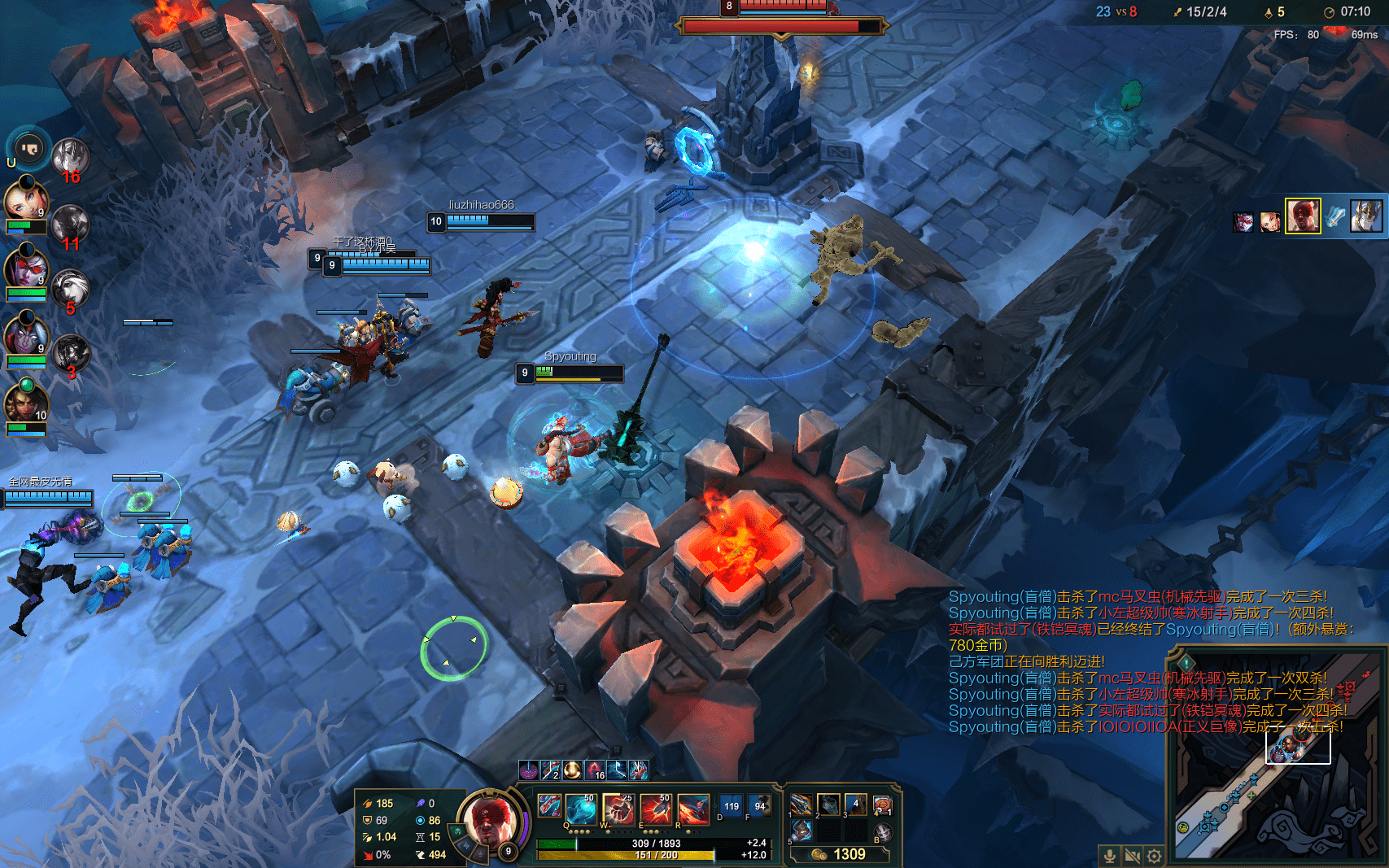Select the item in inventory slot 2

point(828,805)
